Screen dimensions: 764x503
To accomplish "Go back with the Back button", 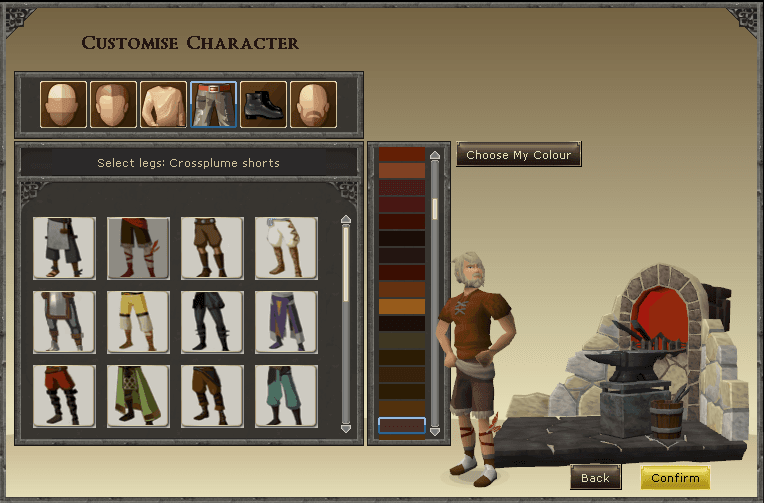I will click(595, 478).
